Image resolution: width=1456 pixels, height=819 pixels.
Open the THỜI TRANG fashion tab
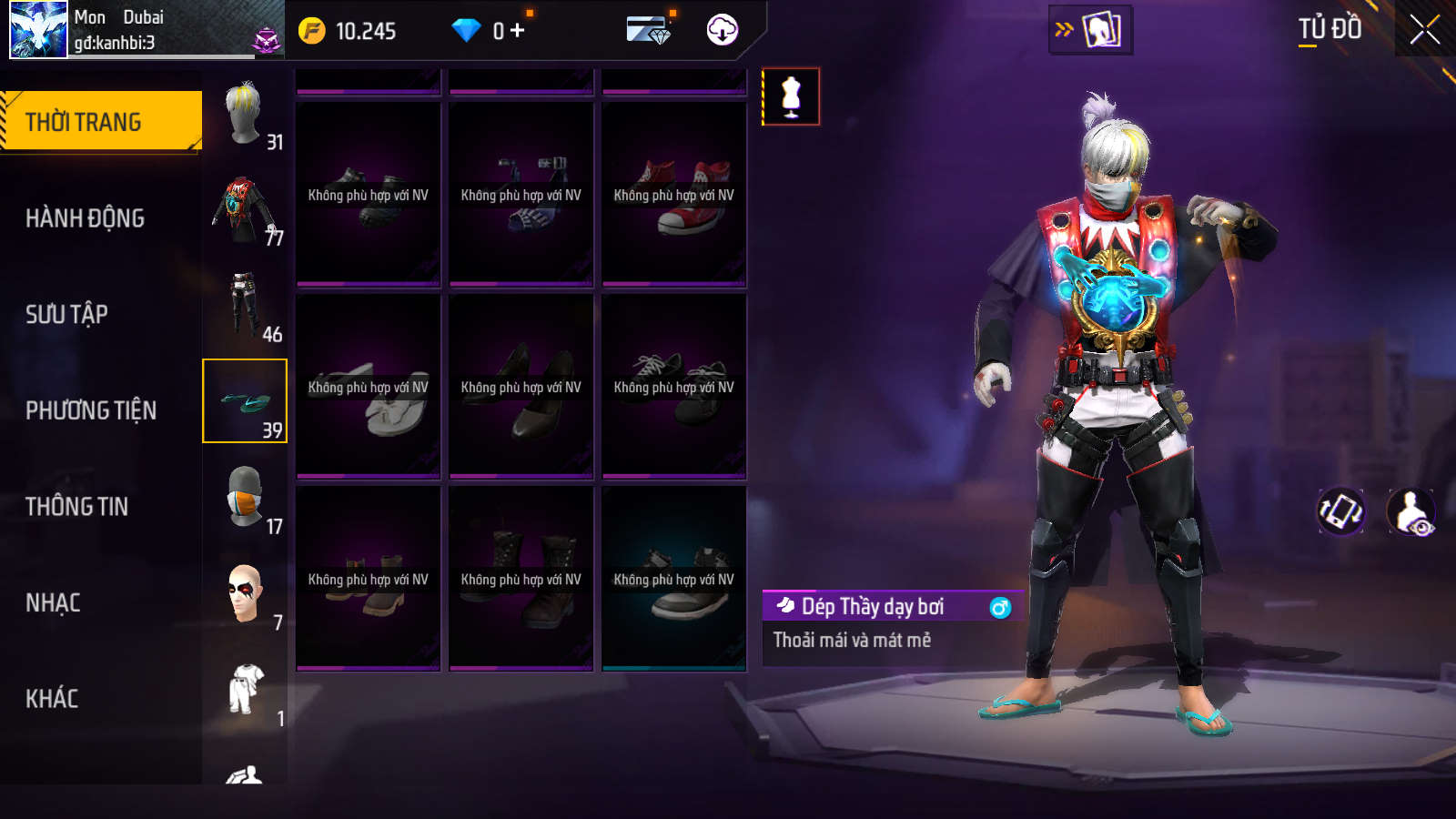pos(100,121)
